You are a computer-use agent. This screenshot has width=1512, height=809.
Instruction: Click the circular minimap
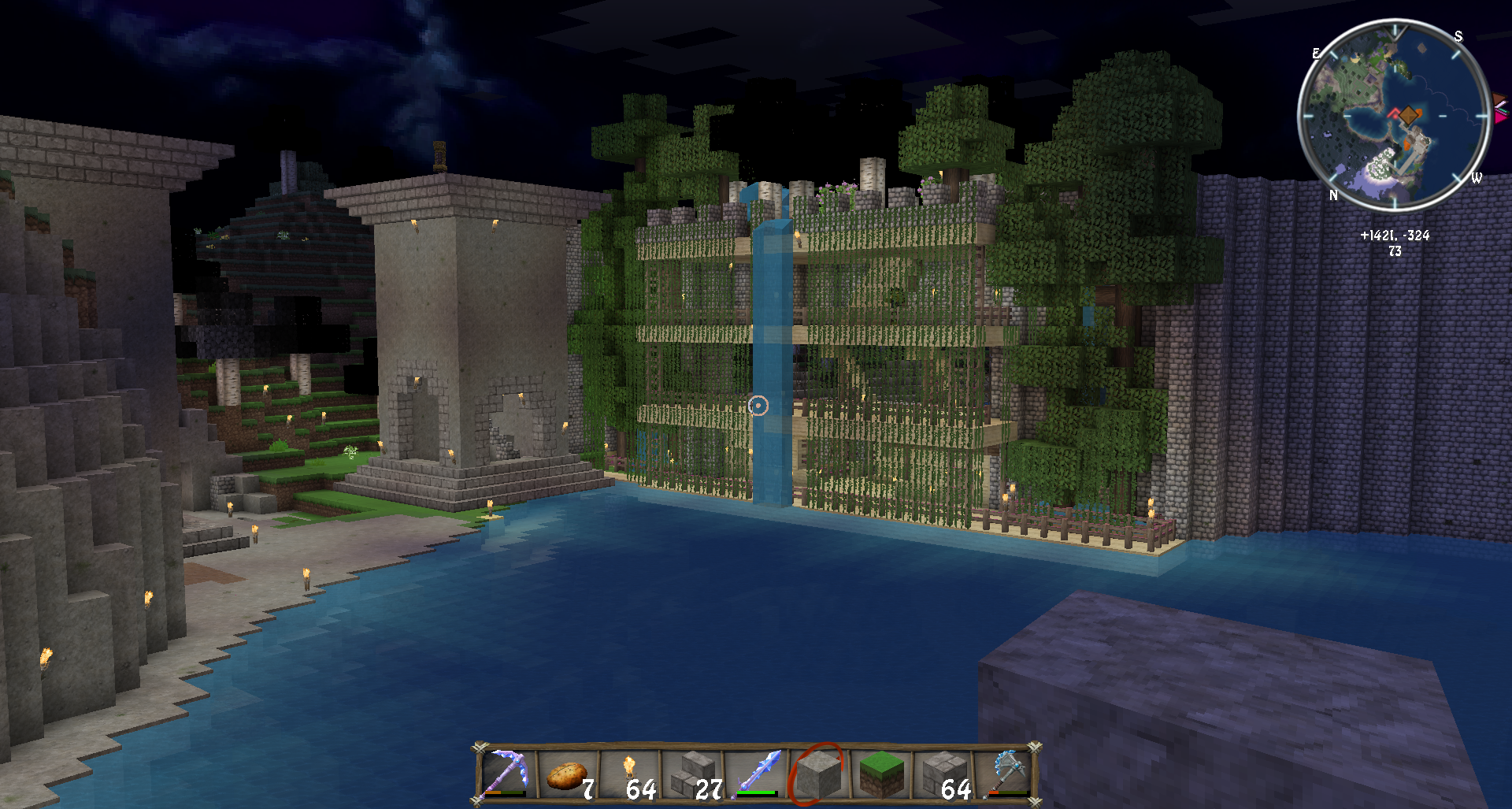1394,115
